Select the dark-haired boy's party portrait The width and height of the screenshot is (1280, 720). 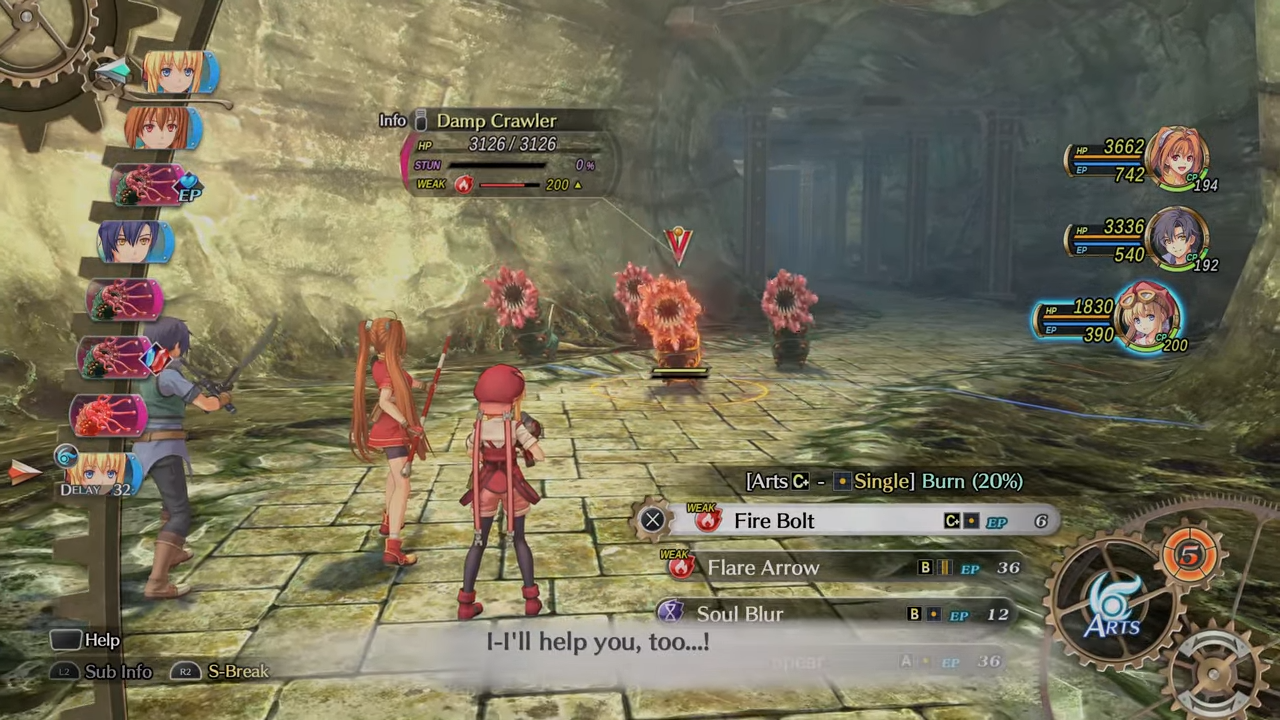click(1177, 238)
